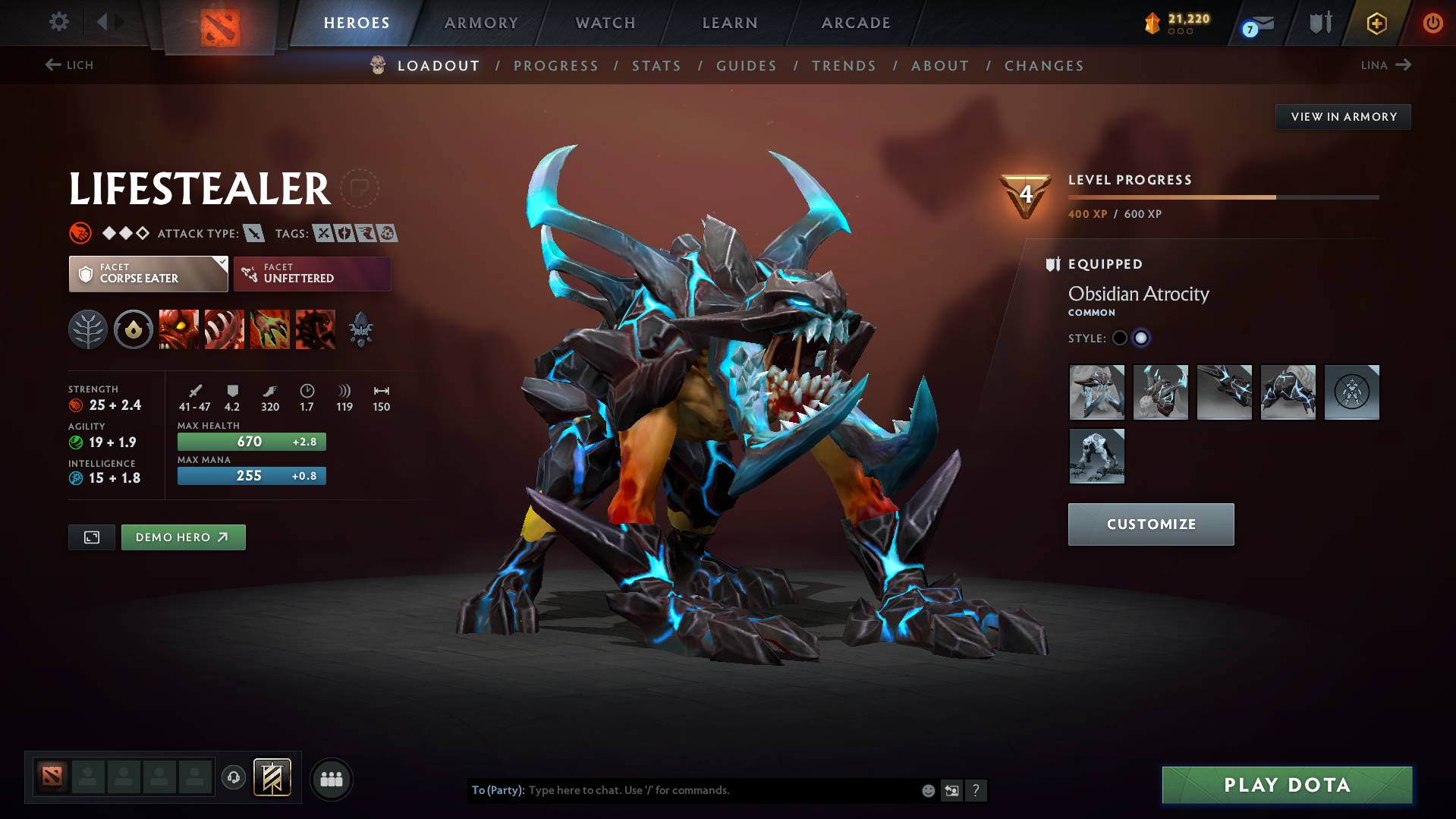Switch to the STATS tab
The height and width of the screenshot is (819, 1456).
coord(656,65)
